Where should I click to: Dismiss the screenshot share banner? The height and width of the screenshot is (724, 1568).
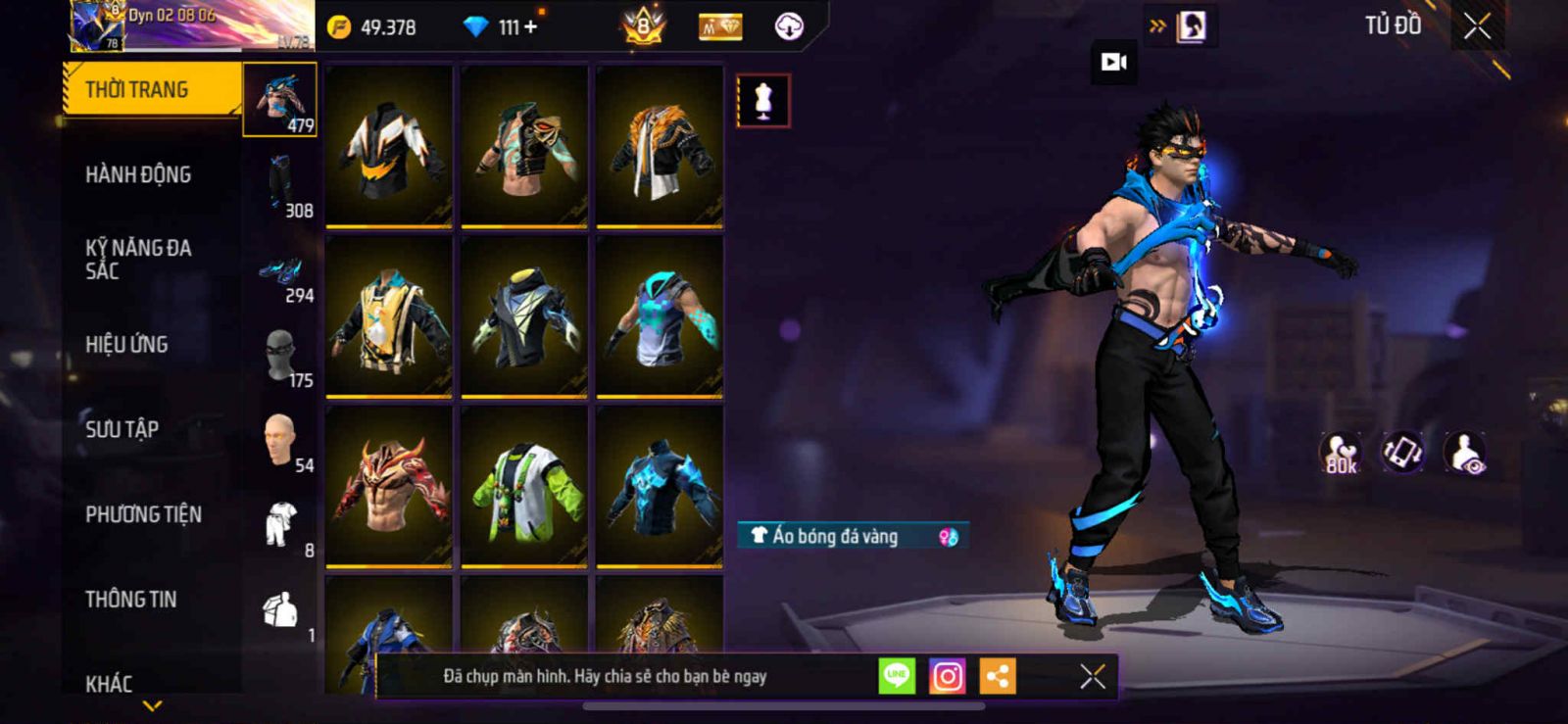(1093, 676)
